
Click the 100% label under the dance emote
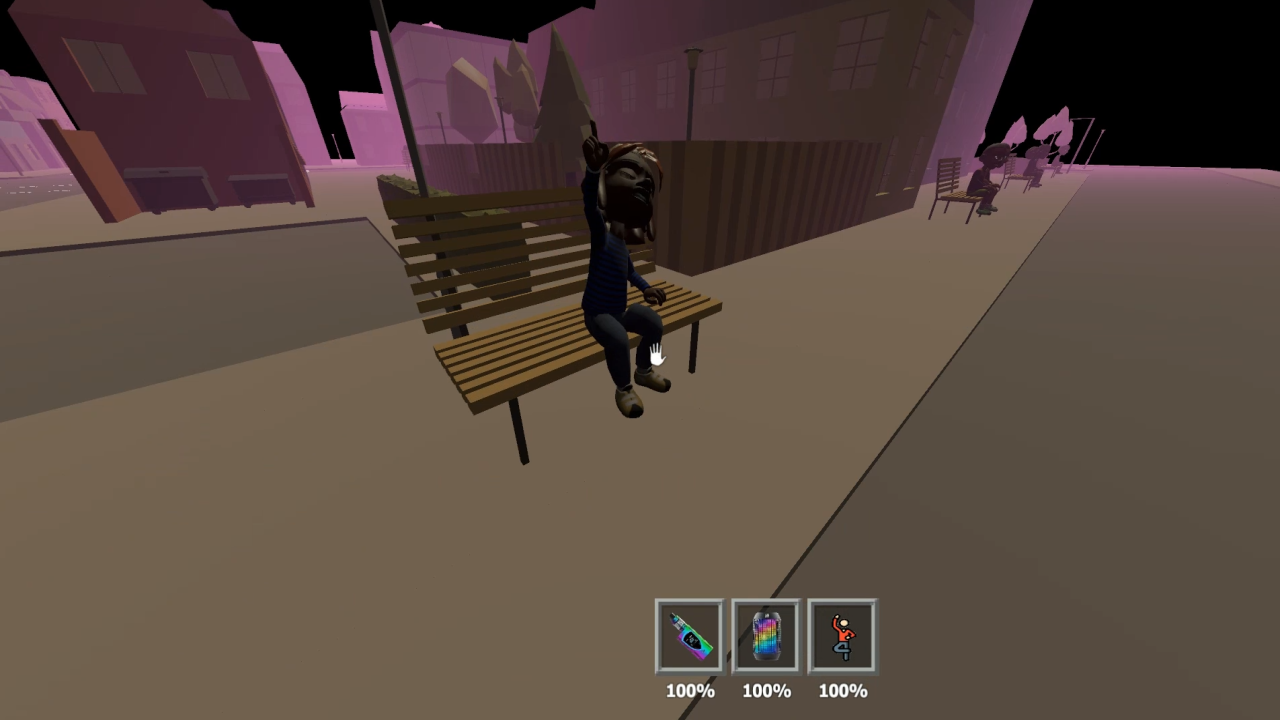click(842, 690)
